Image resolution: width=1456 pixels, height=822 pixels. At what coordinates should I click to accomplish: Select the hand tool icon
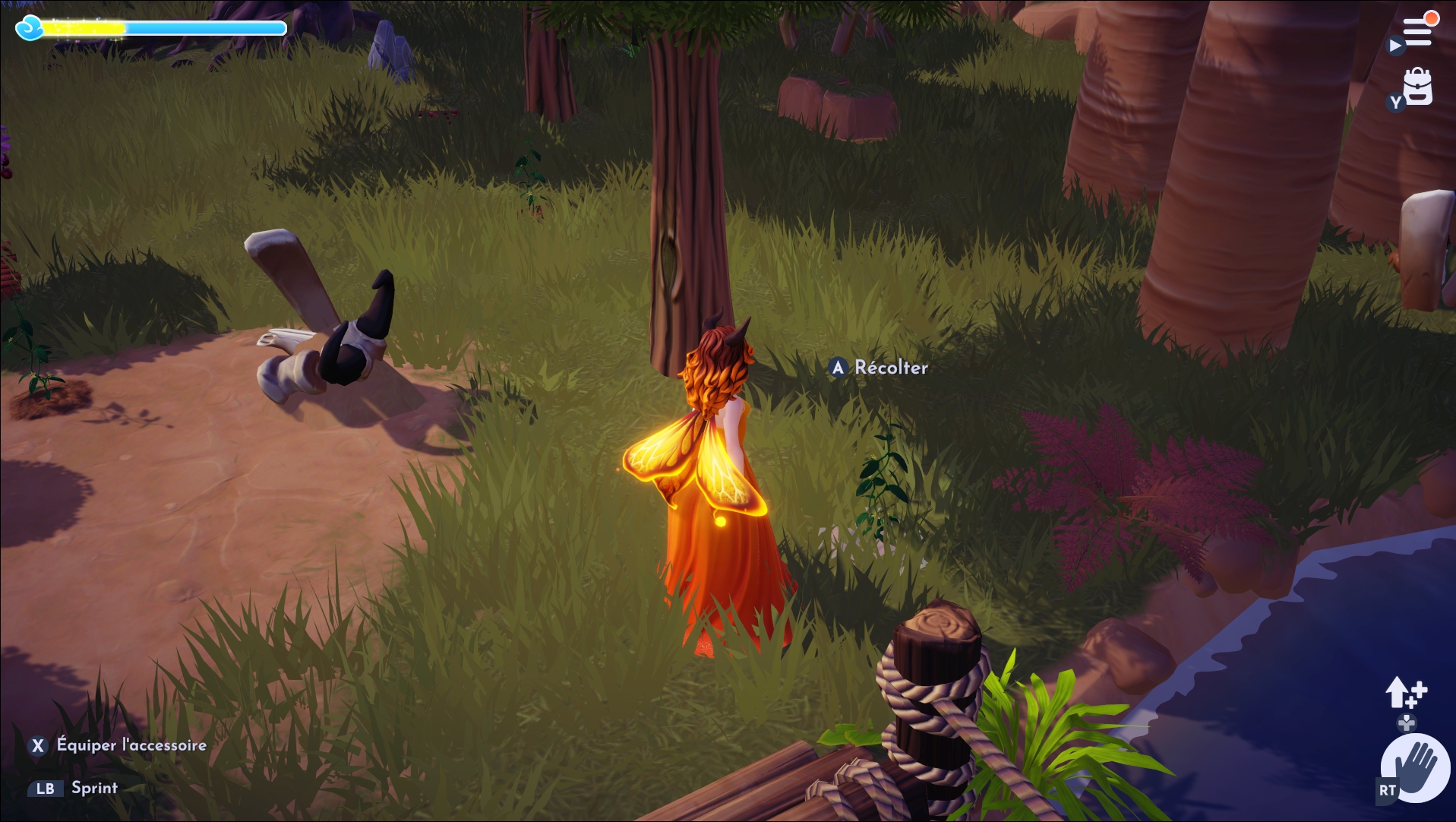click(x=1416, y=767)
